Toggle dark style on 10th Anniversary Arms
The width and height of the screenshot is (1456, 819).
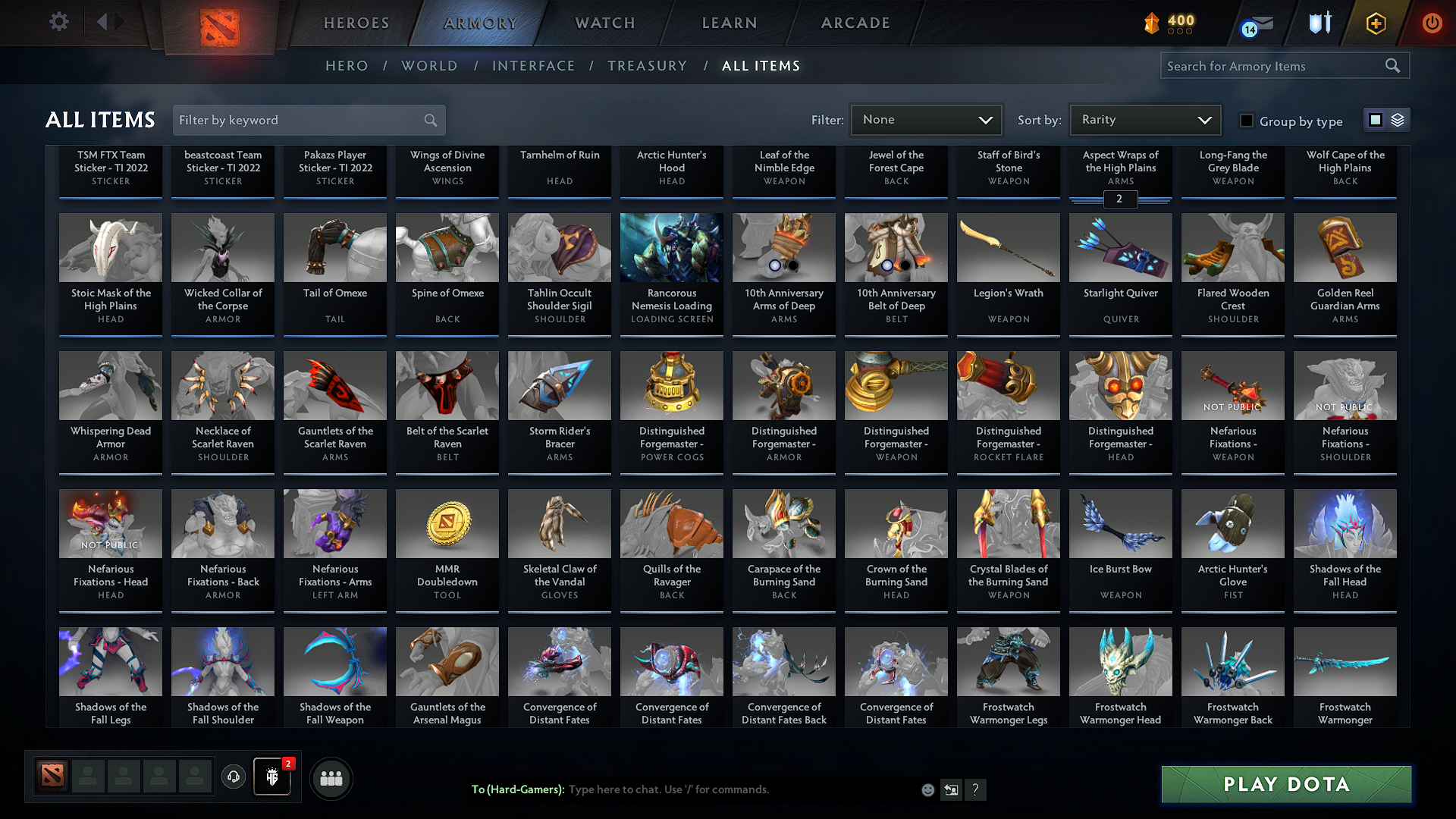792,267
